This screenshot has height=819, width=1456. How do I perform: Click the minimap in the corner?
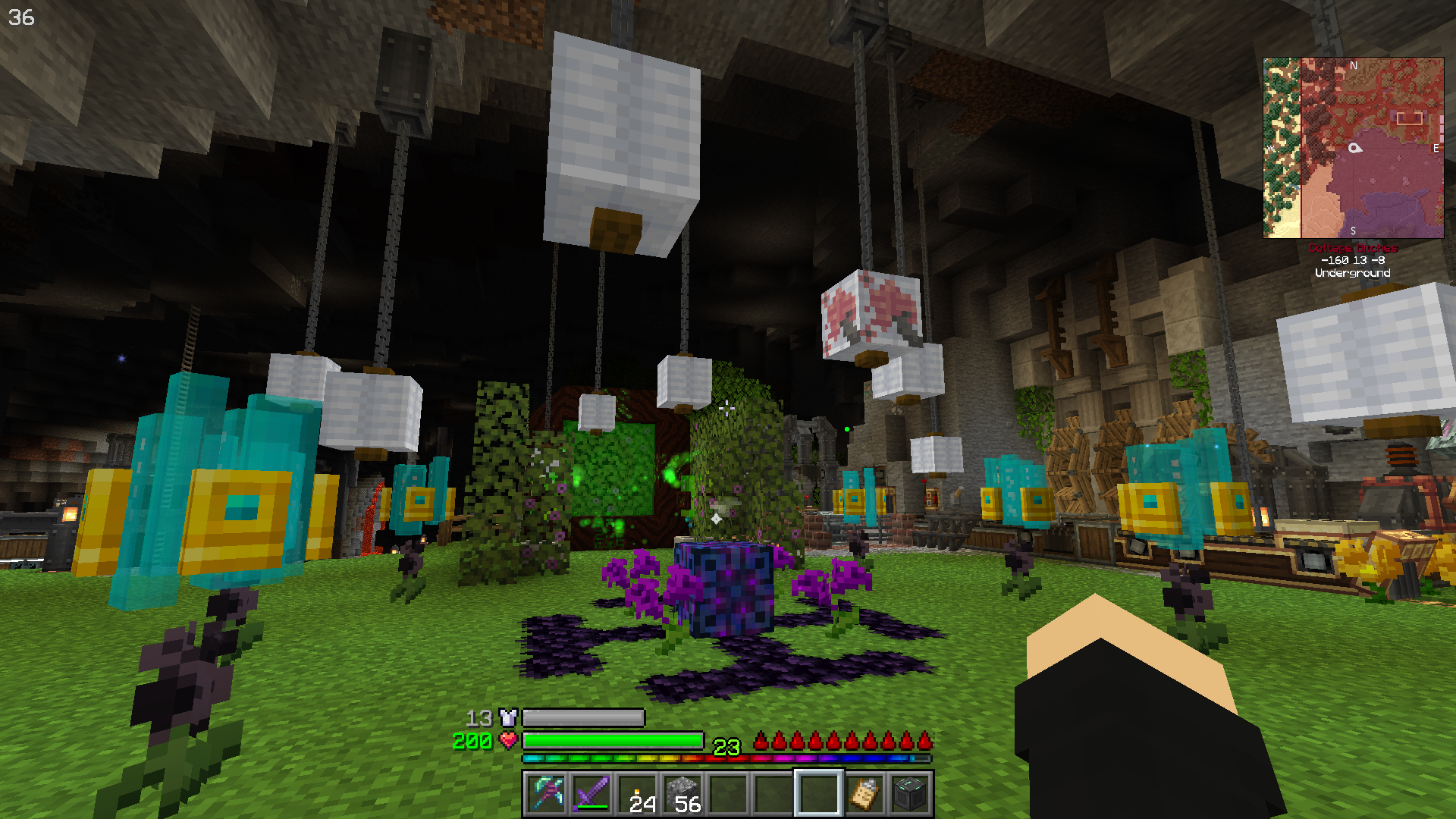pyautogui.click(x=1353, y=148)
